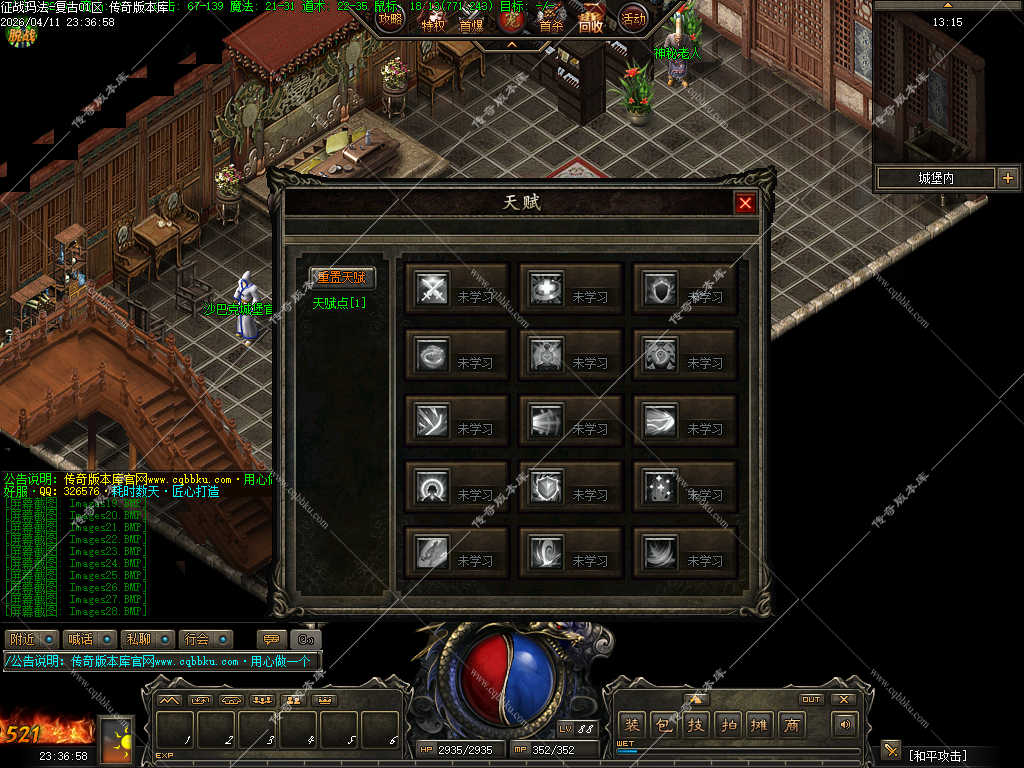Screen dimensions: 1024x768
Task: Open the 包 bag inventory
Action: pos(663,724)
